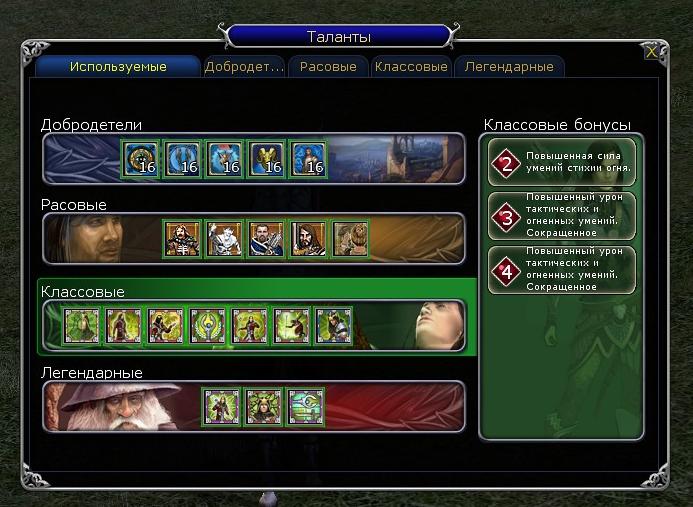693x507 pixels.
Task: Select the golden ram horns virtue trait
Action: click(267, 159)
